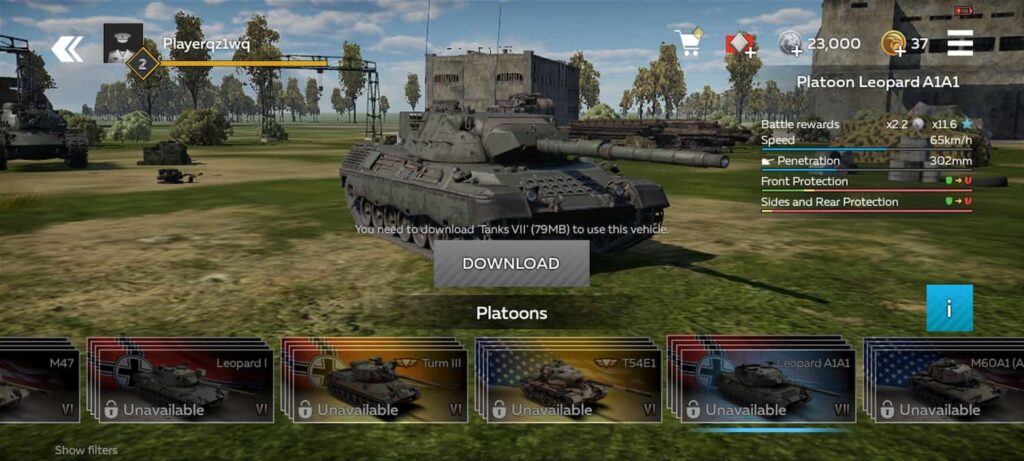Pick the T54E1 platoon card

(569, 381)
